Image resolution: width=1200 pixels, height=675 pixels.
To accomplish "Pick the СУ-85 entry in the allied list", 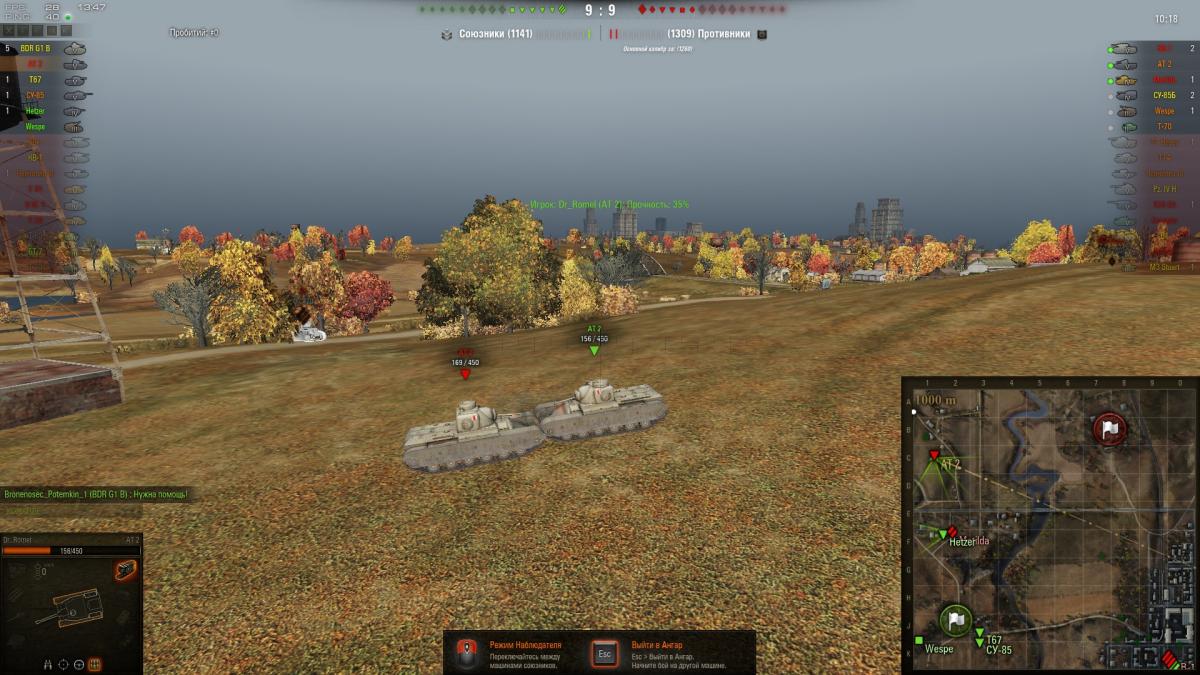I will click(36, 95).
